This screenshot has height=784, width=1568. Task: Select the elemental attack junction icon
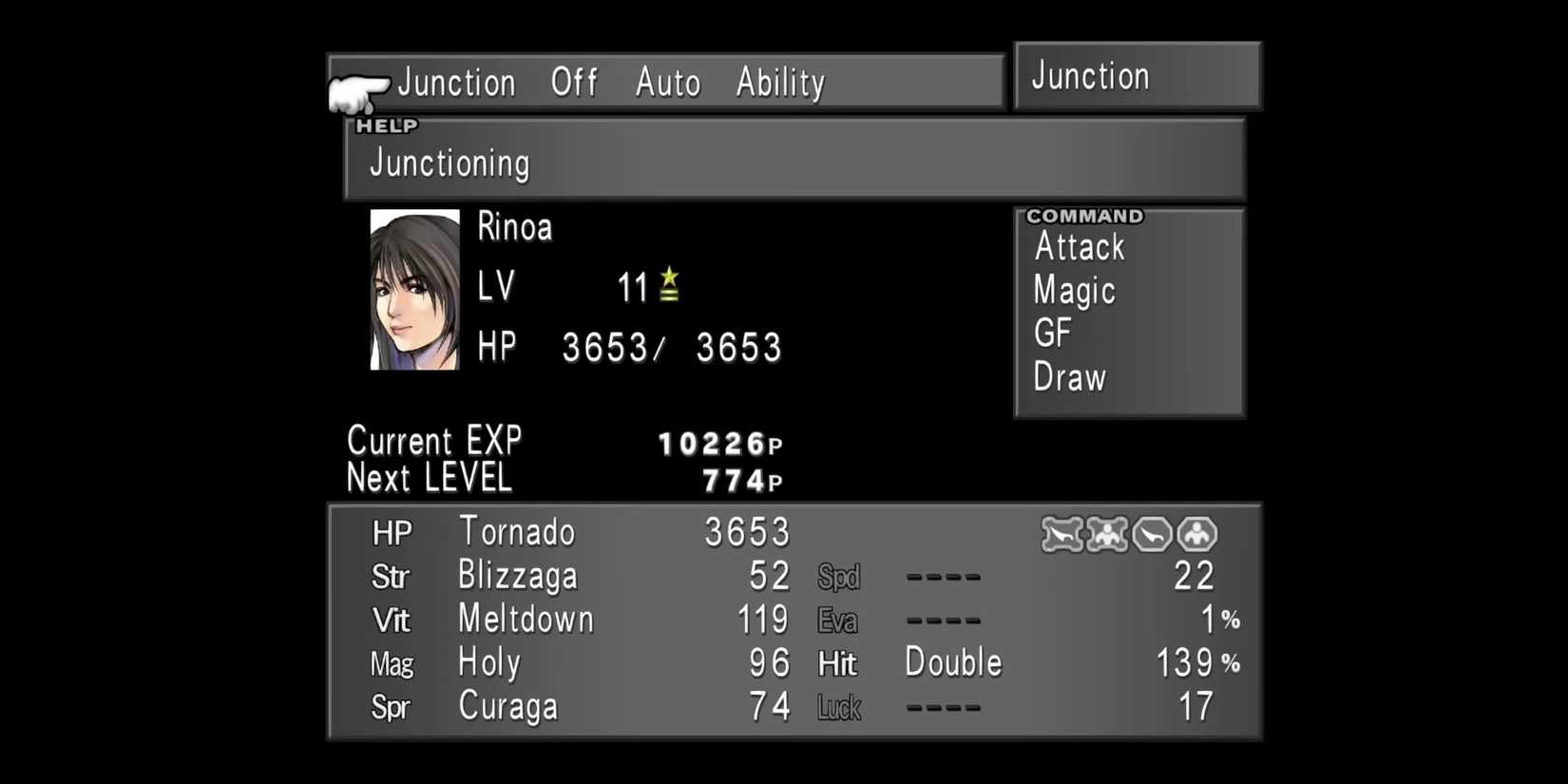coord(1061,534)
